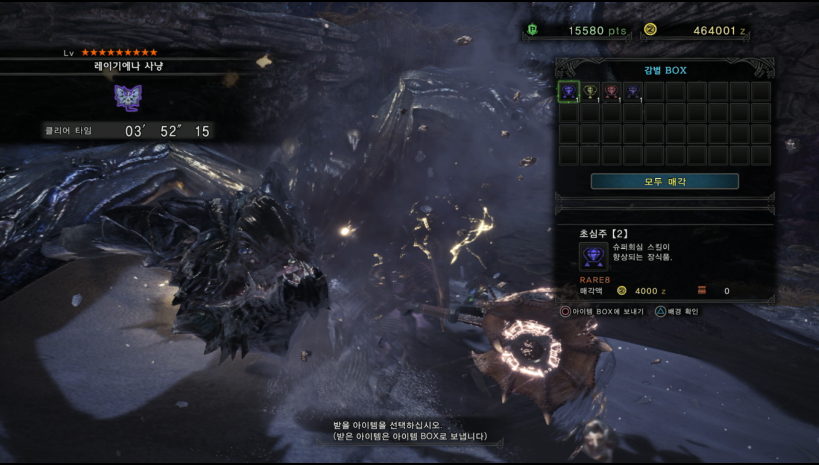
Task: Pick the red jewel in the appraisal box
Action: pos(611,92)
